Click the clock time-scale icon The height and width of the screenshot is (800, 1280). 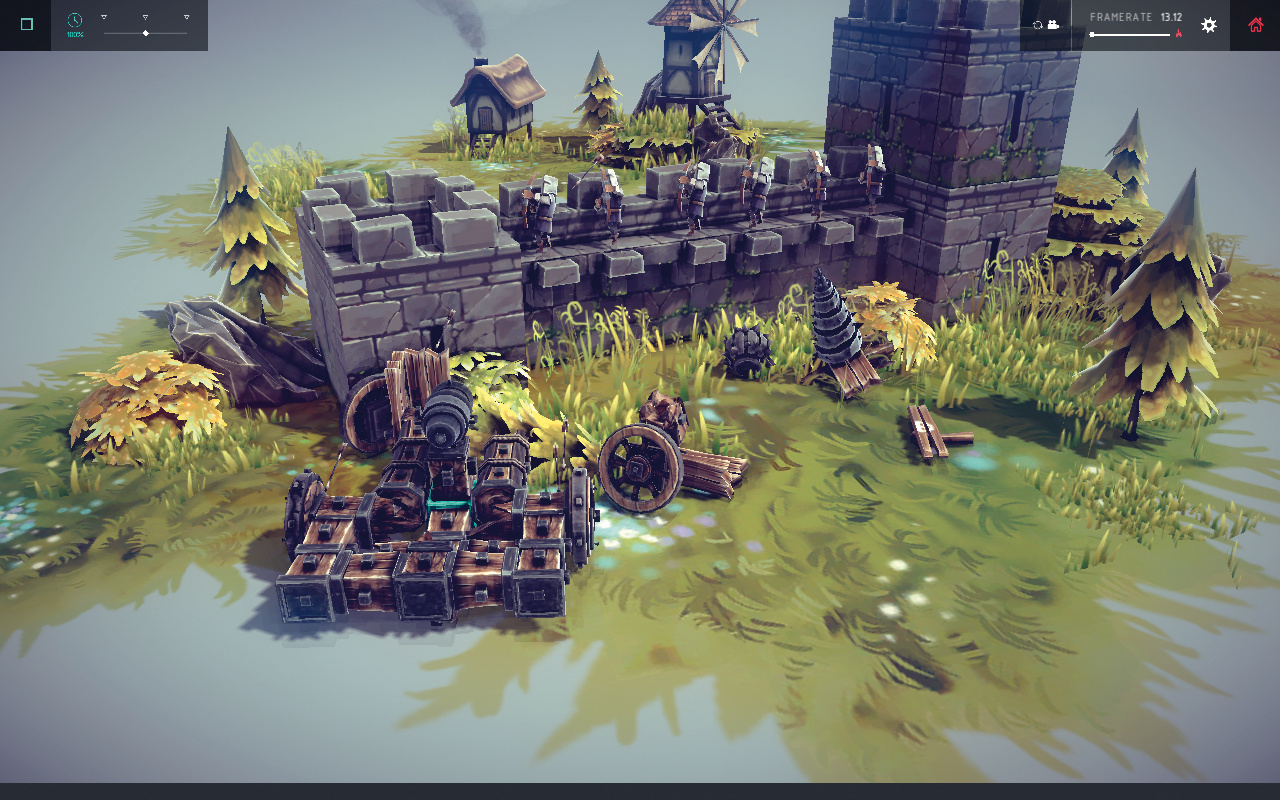[x=75, y=20]
